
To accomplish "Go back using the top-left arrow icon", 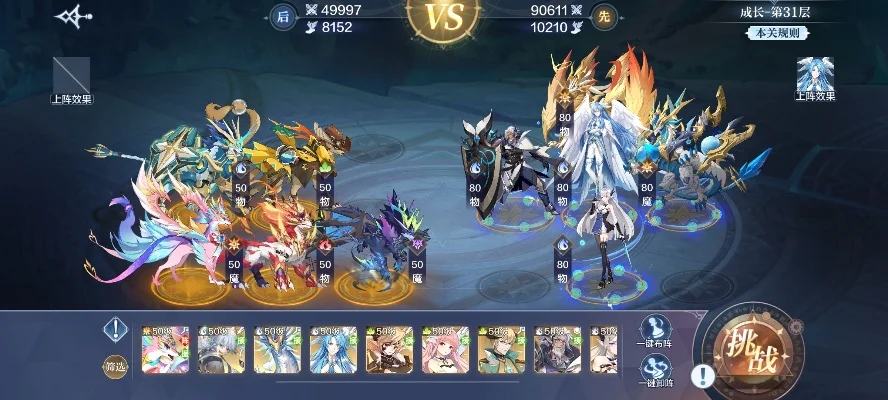I will tap(73, 17).
